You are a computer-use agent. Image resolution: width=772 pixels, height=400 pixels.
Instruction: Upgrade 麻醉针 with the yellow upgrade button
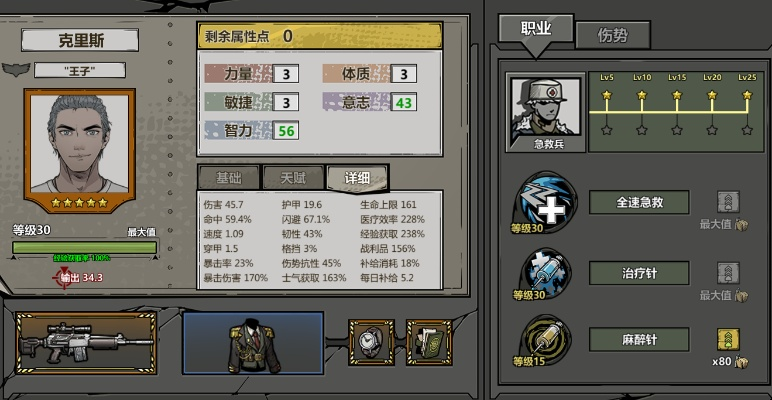728,339
